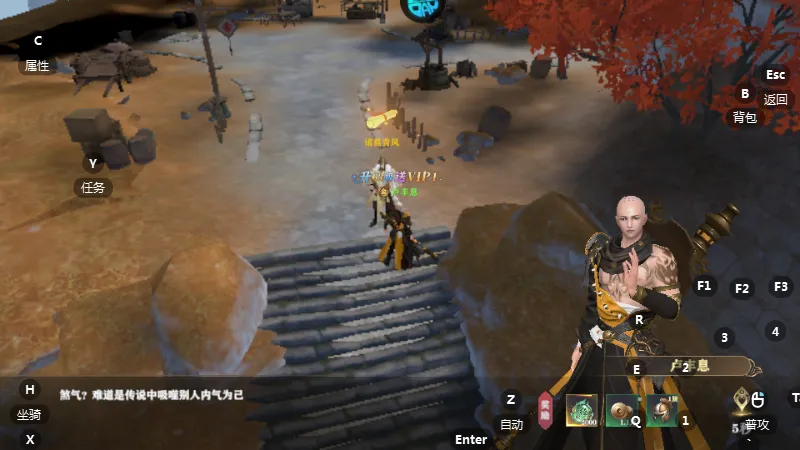
Task: Select the bronze helmet reward item
Action: [659, 410]
